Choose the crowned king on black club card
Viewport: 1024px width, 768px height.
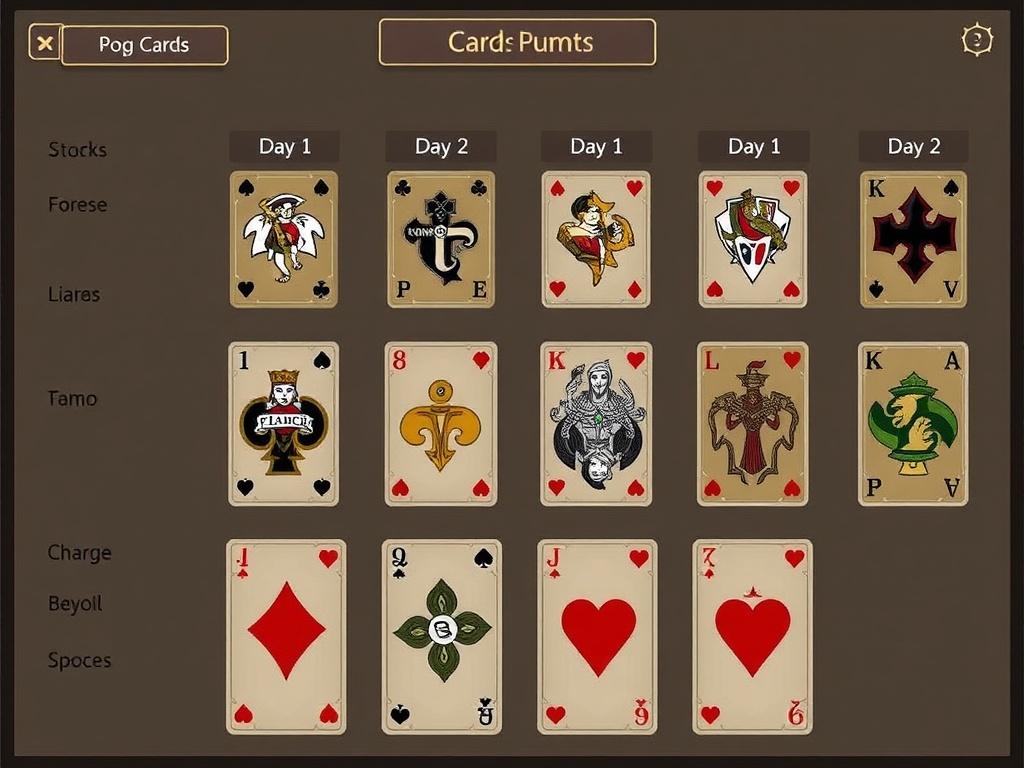click(284, 424)
